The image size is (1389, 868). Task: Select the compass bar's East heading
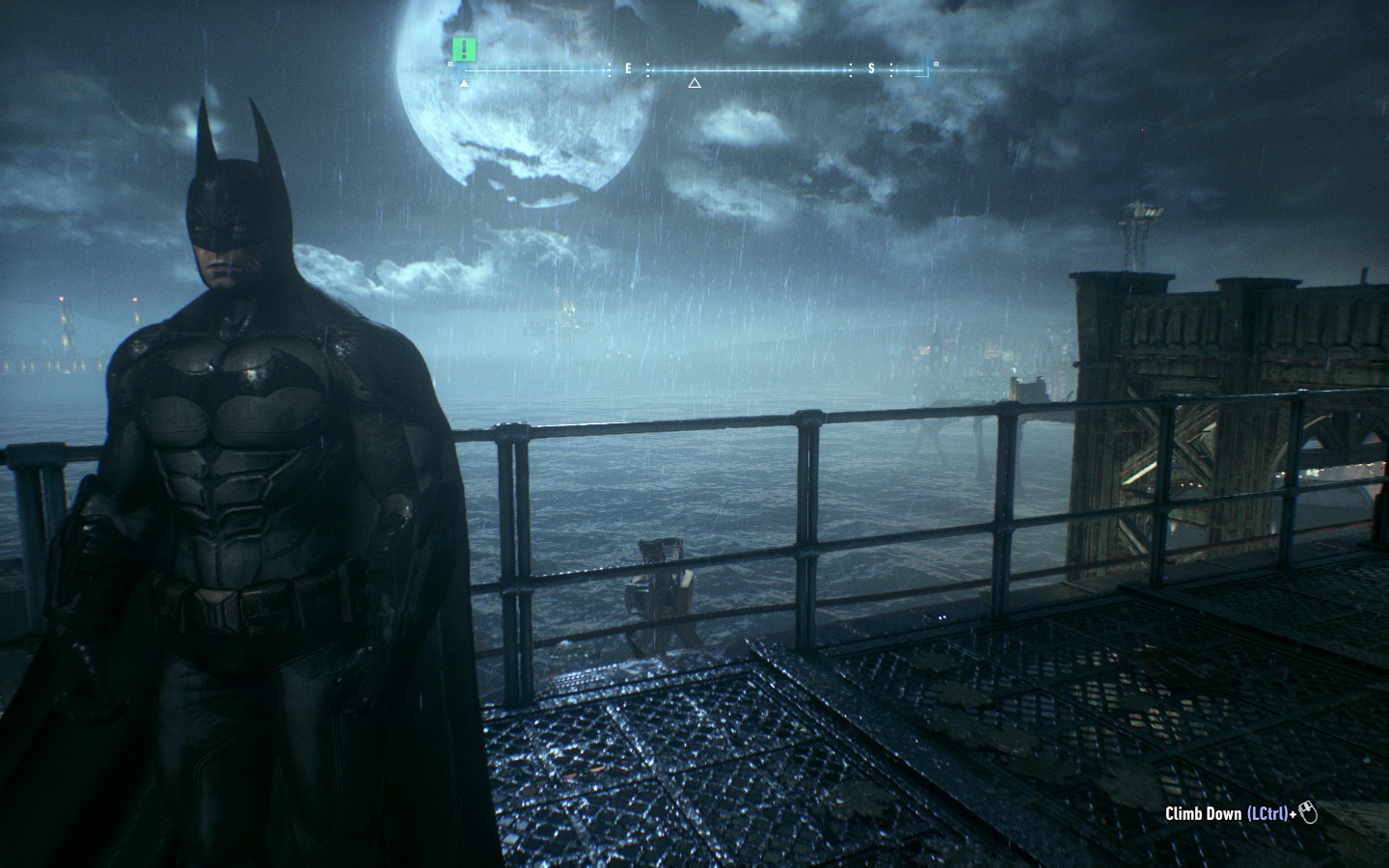628,68
